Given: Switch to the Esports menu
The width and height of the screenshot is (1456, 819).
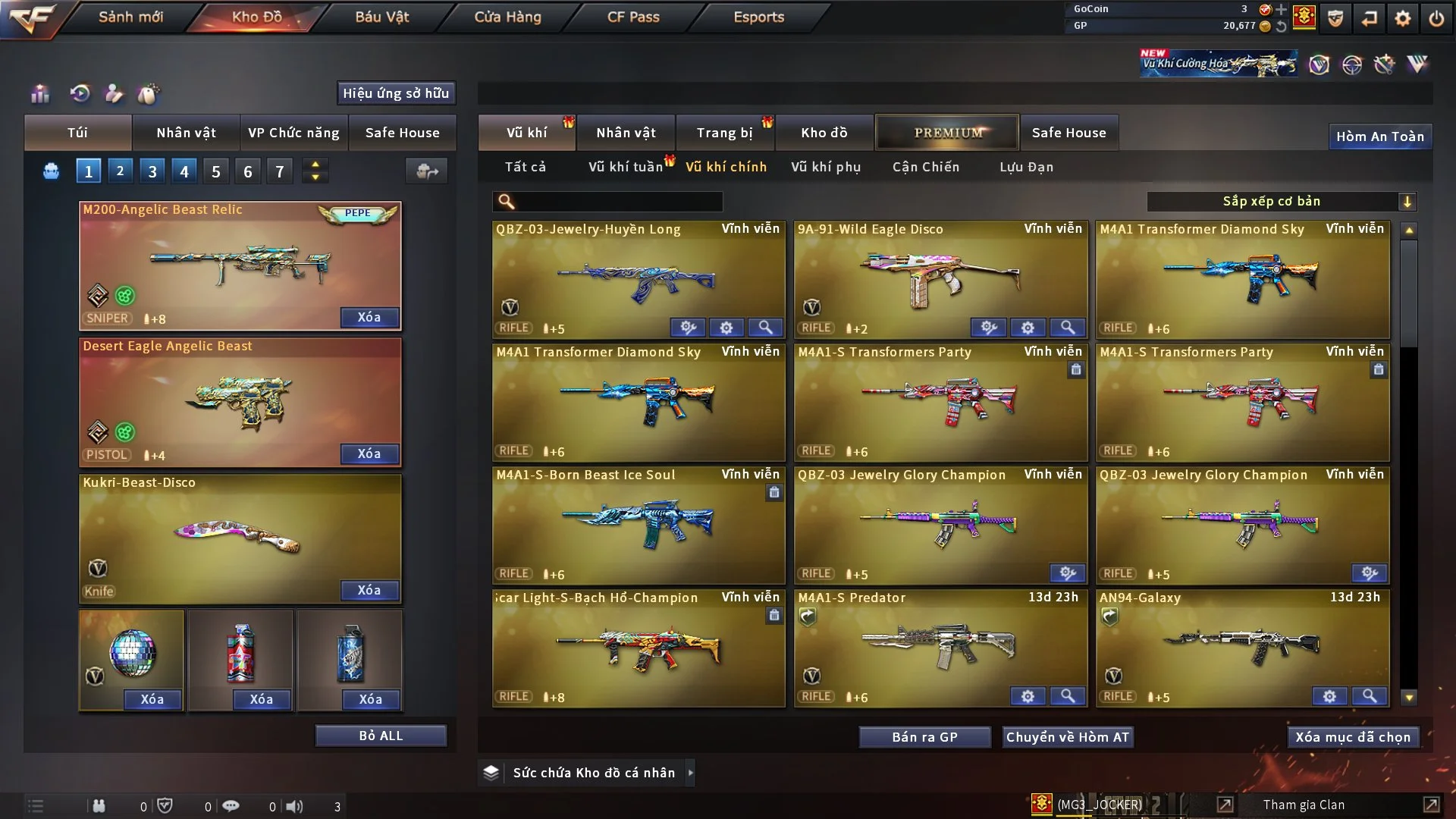Looking at the screenshot, I should [758, 17].
